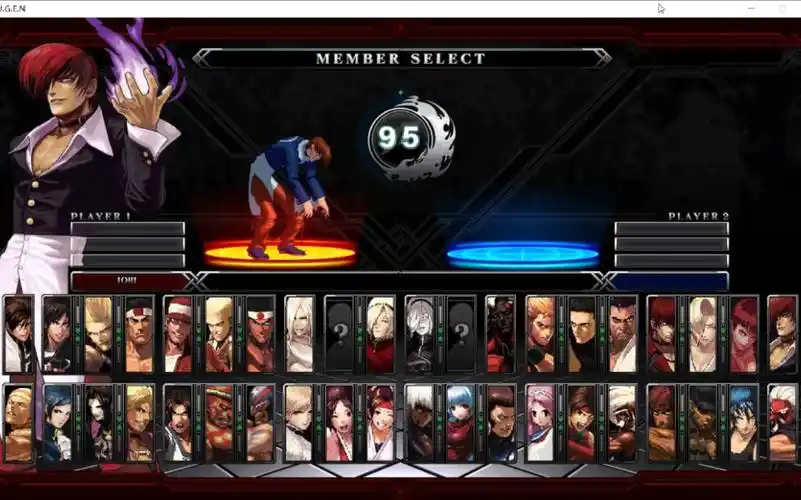
Task: Choose Ash in the red outfit
Action: tap(380, 334)
